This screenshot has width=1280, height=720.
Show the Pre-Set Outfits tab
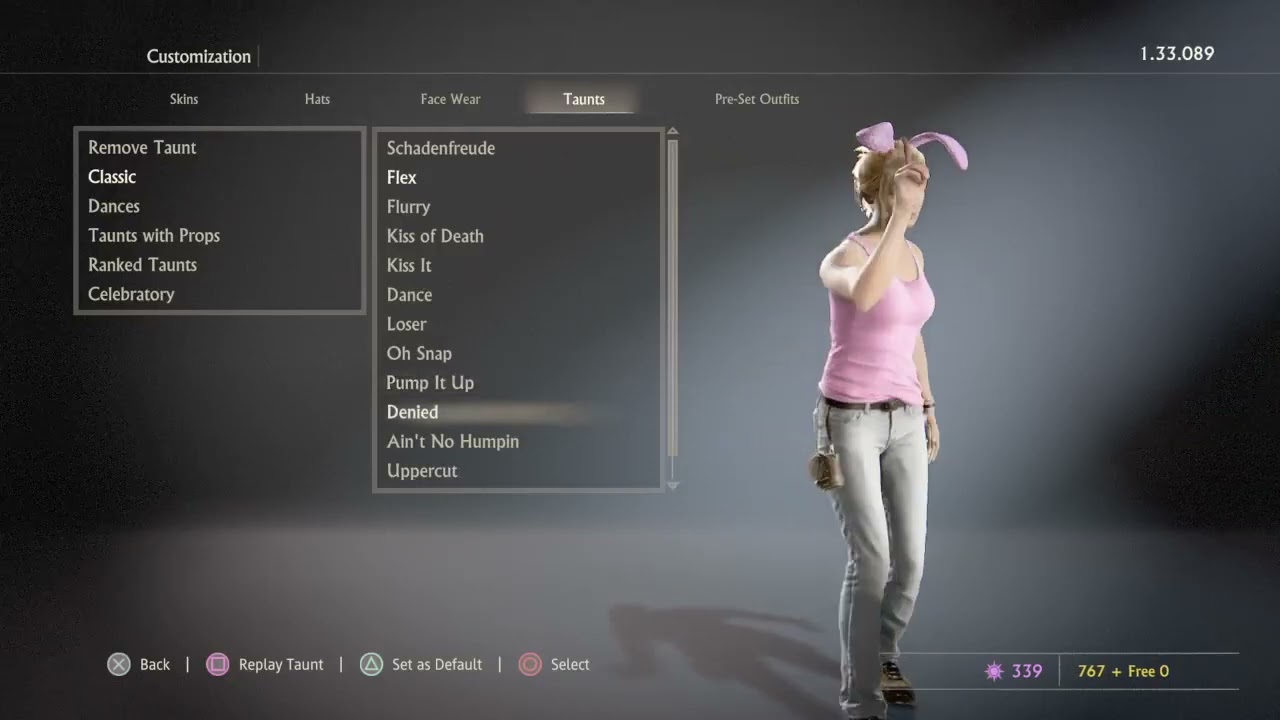[756, 99]
